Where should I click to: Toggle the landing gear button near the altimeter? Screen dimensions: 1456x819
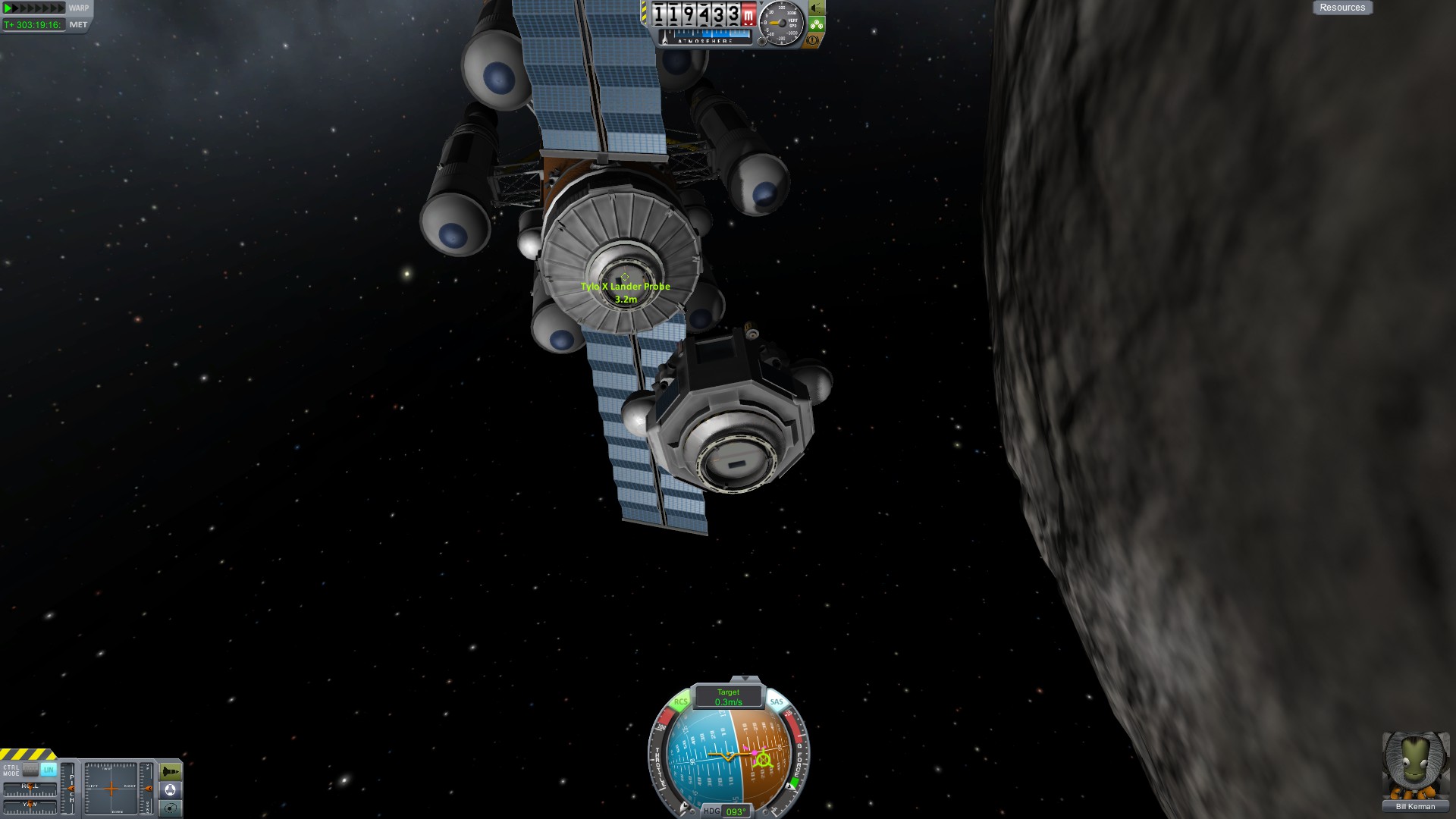point(817,24)
